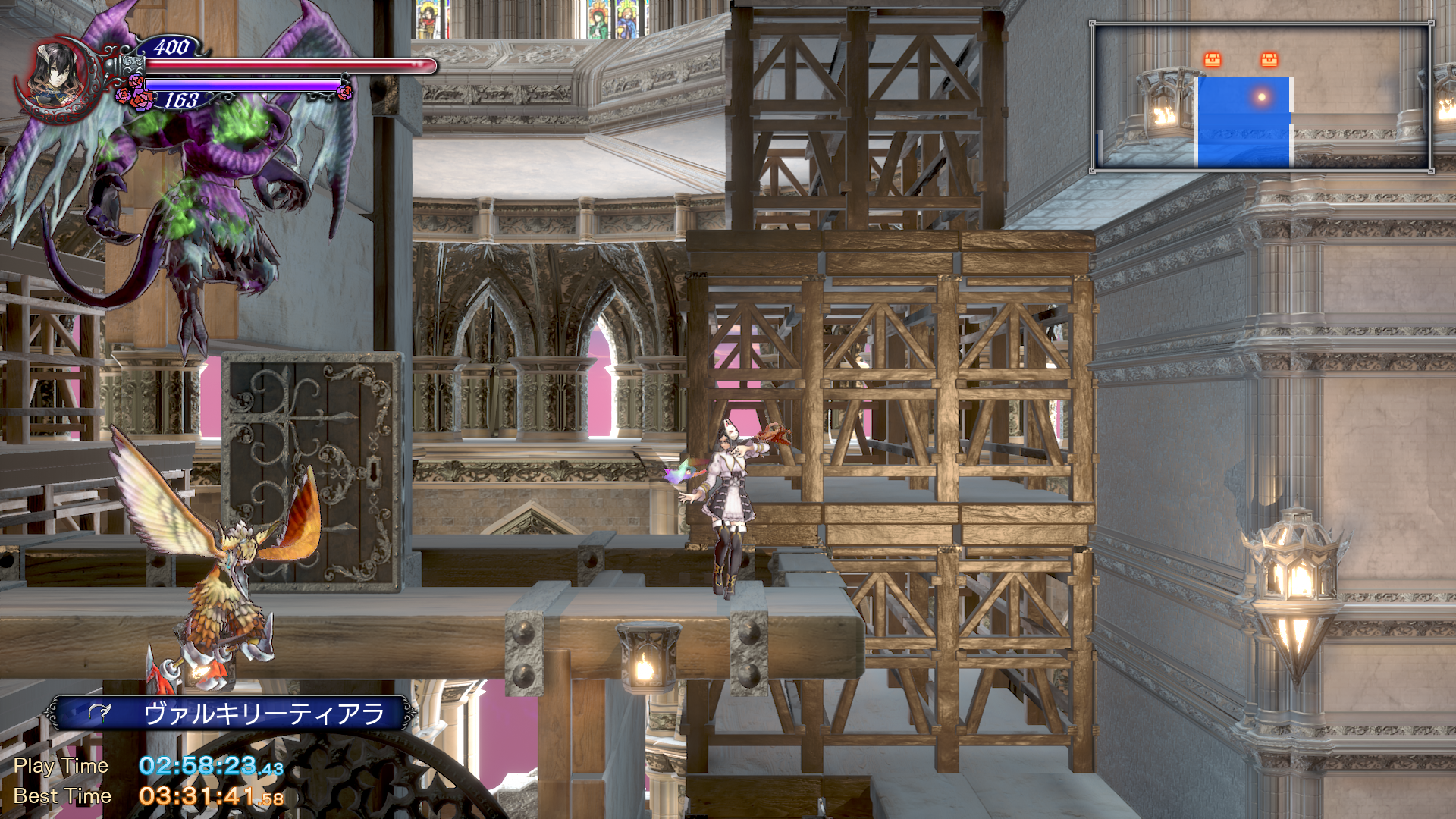Screen dimensions: 1456x819
Task: Select the right treasure chest map marker
Action: pyautogui.click(x=1269, y=59)
